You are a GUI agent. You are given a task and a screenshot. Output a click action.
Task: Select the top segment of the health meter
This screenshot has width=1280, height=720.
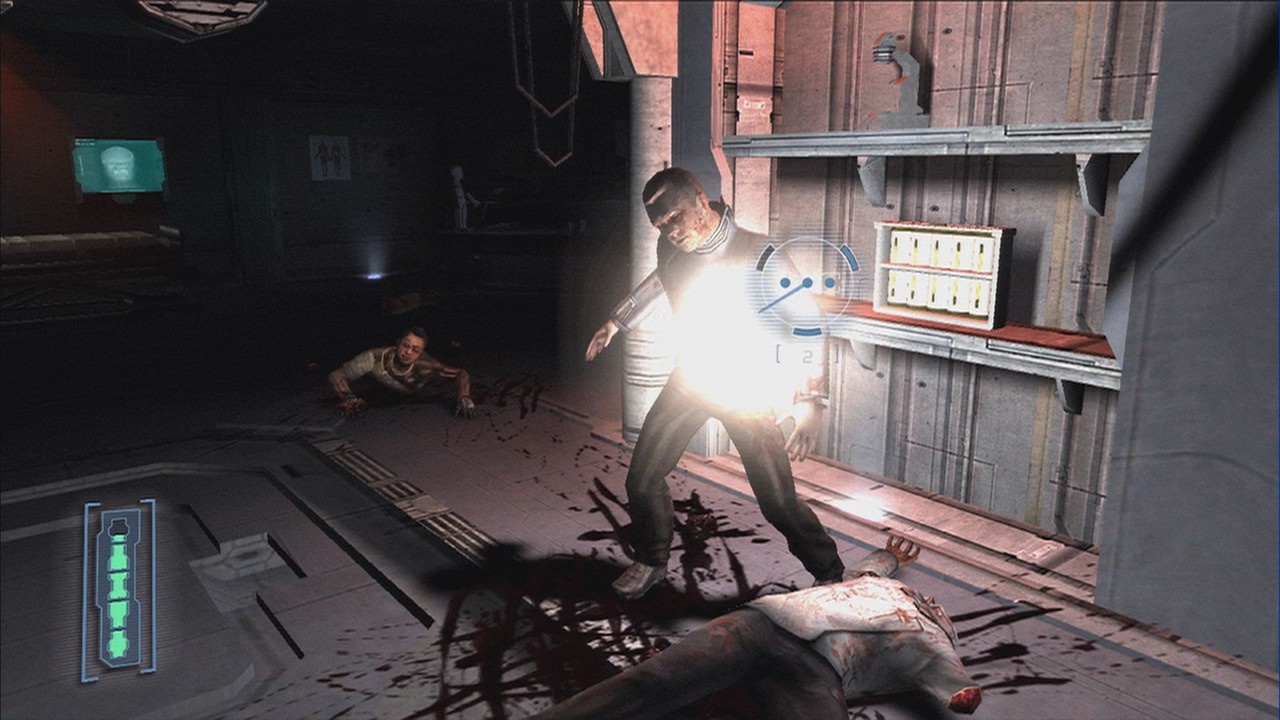119,527
